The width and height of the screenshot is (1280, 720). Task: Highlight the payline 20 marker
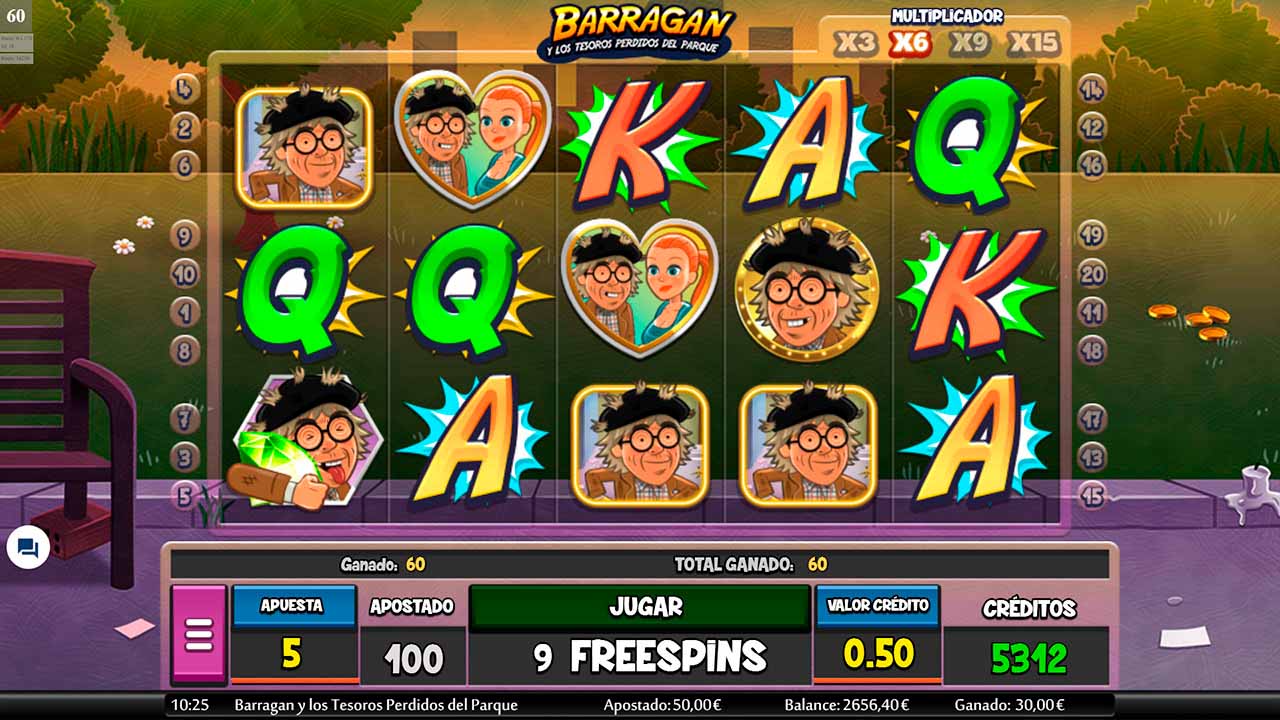point(1092,273)
